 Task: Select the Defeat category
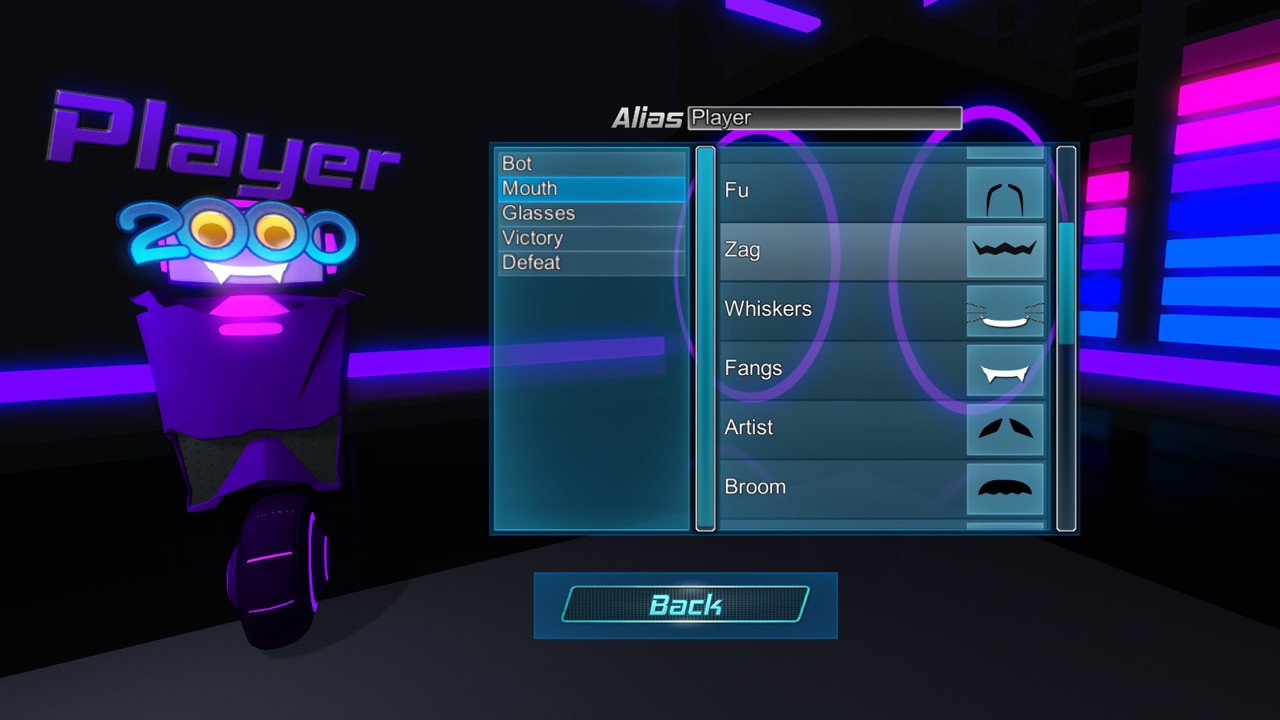pyautogui.click(x=590, y=262)
